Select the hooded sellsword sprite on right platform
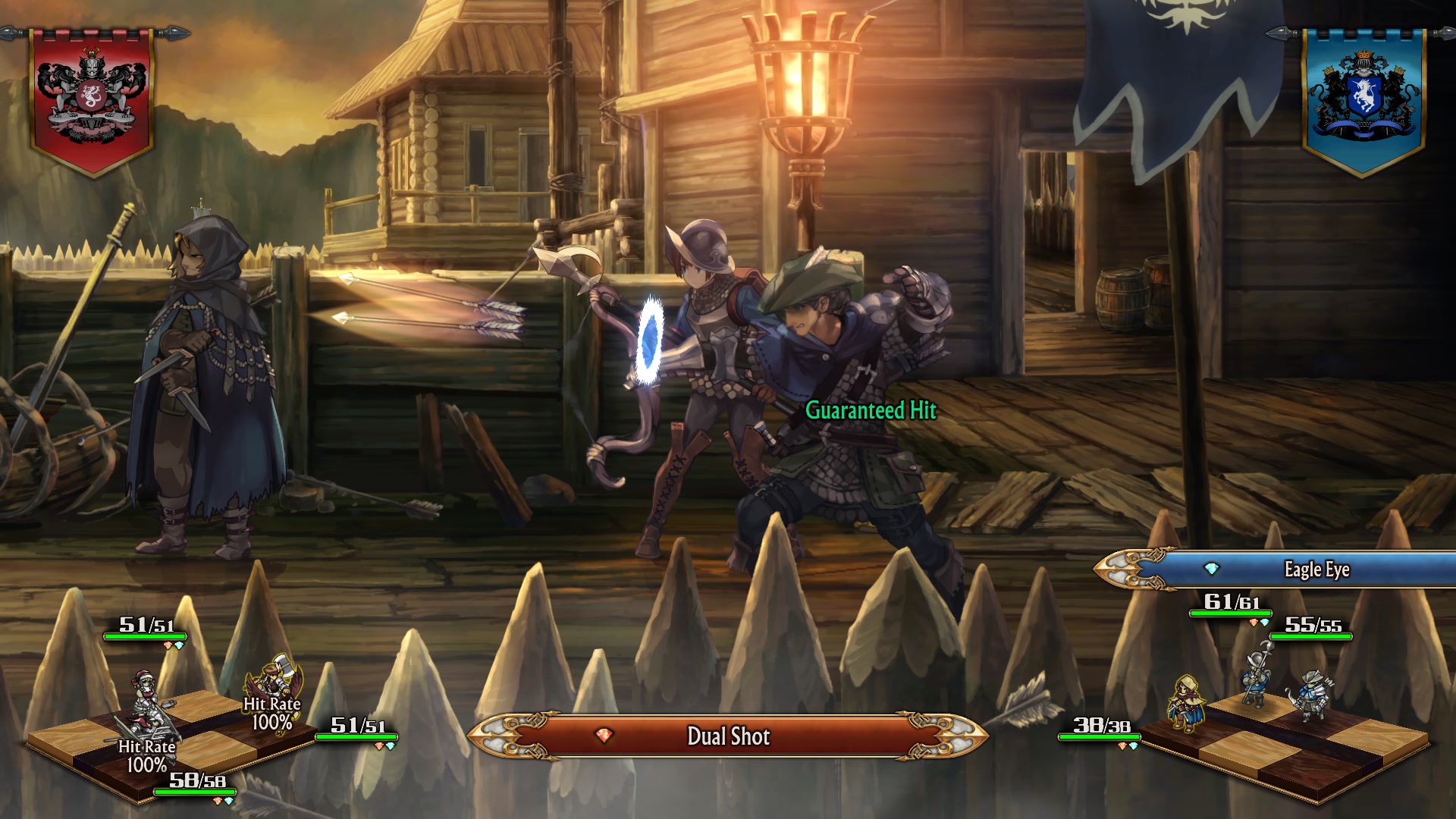1456x819 pixels. 1188,703
